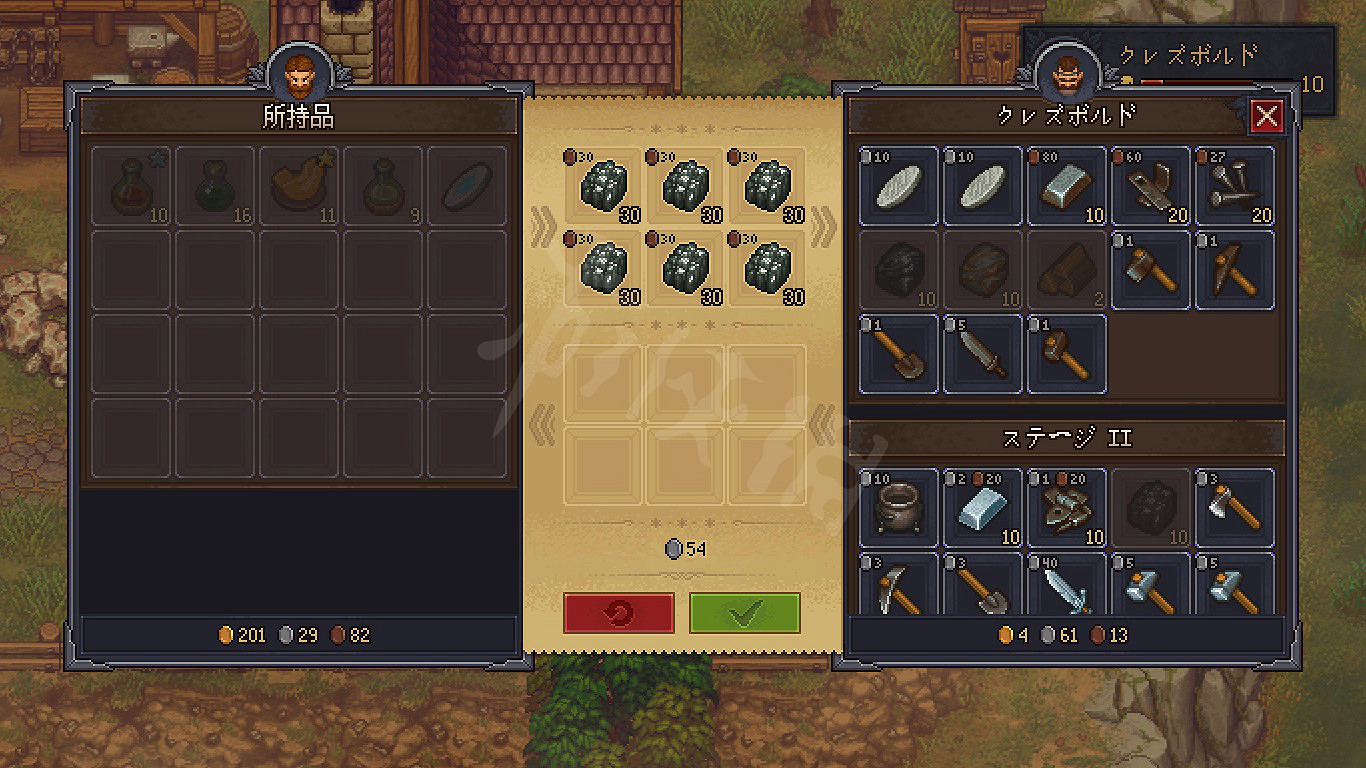
Task: Select the iron ingot priced 80 copper
Action: (x=1067, y=186)
